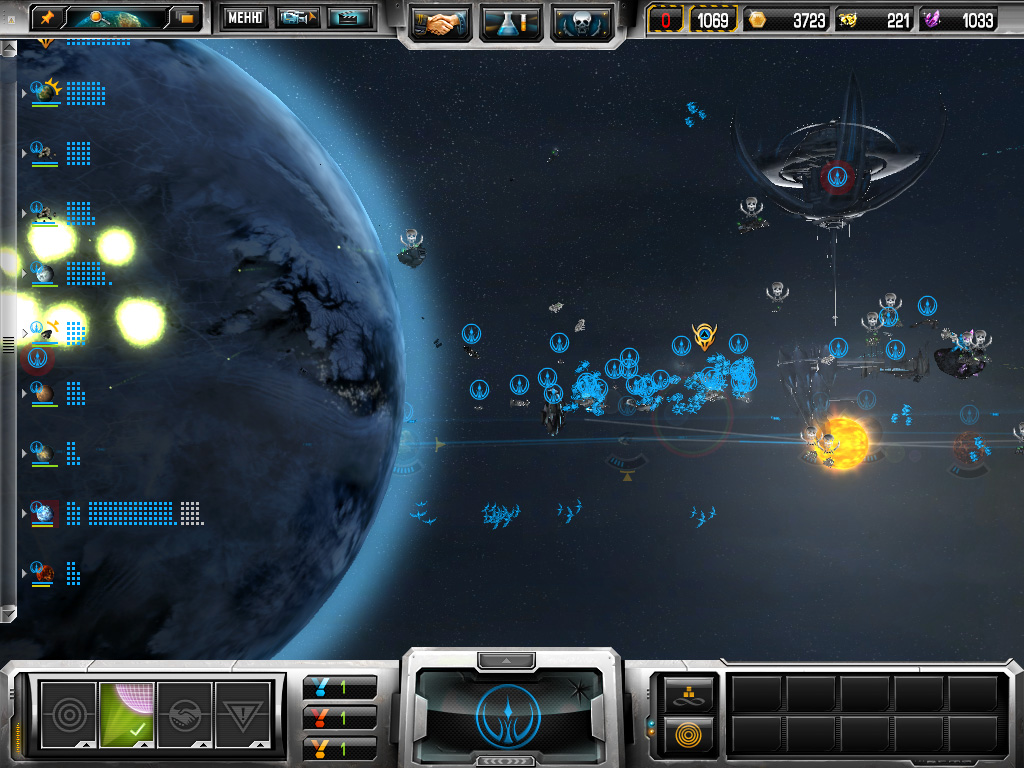Select the red lava planet in empire list
The width and height of the screenshot is (1024, 768).
44,574
